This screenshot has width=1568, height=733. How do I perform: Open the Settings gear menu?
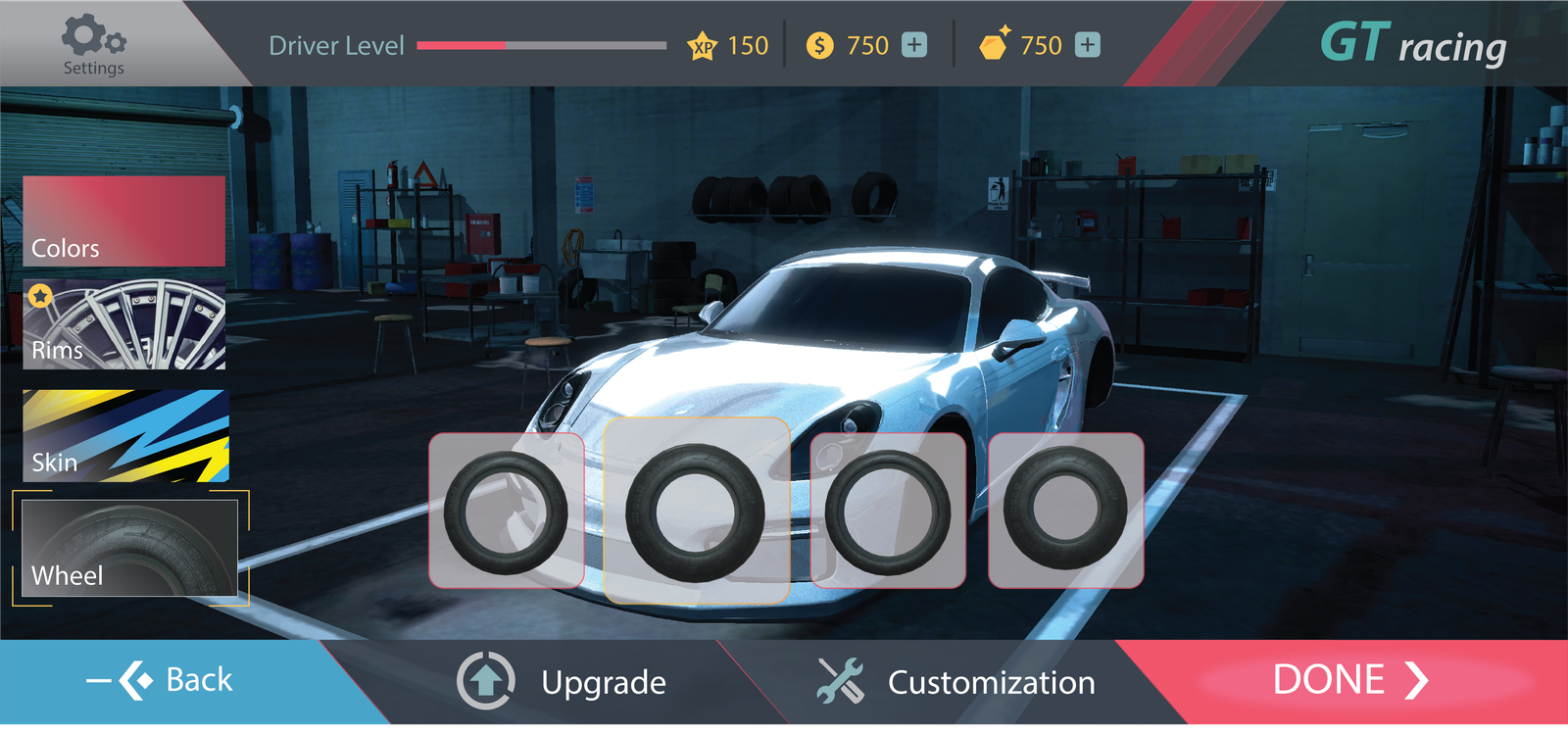pyautogui.click(x=93, y=44)
